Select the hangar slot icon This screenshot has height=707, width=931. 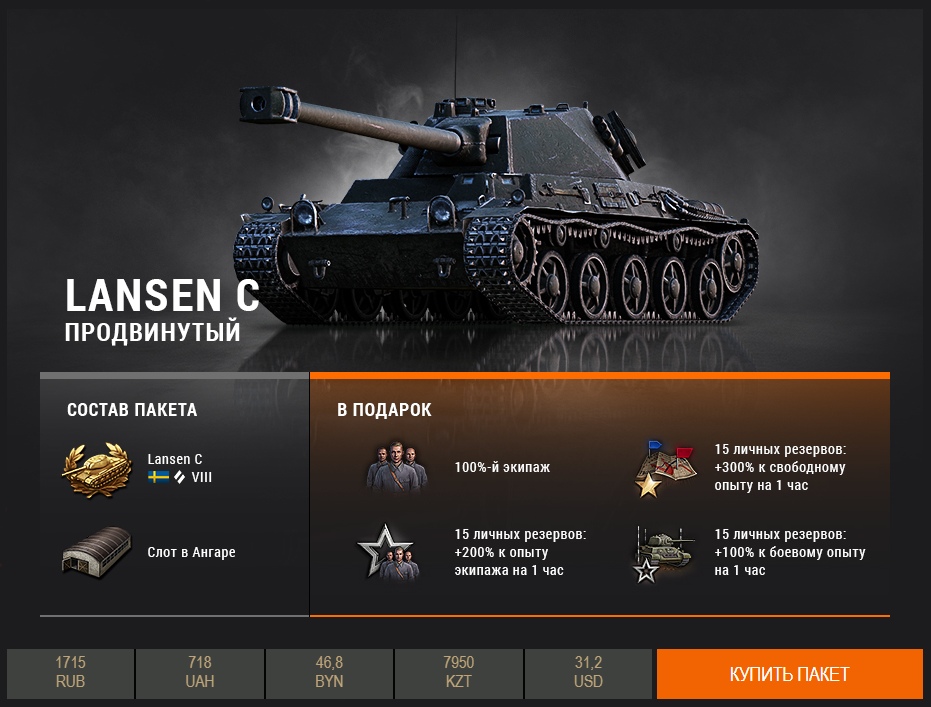(97, 552)
